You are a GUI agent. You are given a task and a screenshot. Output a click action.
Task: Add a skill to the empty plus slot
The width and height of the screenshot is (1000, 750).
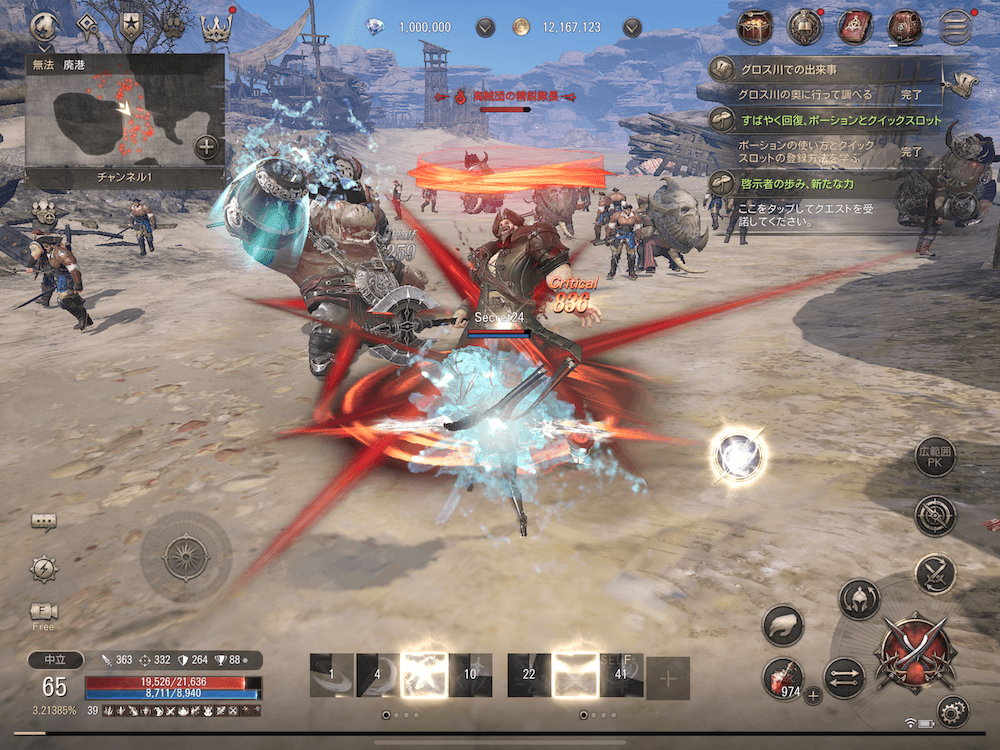668,677
